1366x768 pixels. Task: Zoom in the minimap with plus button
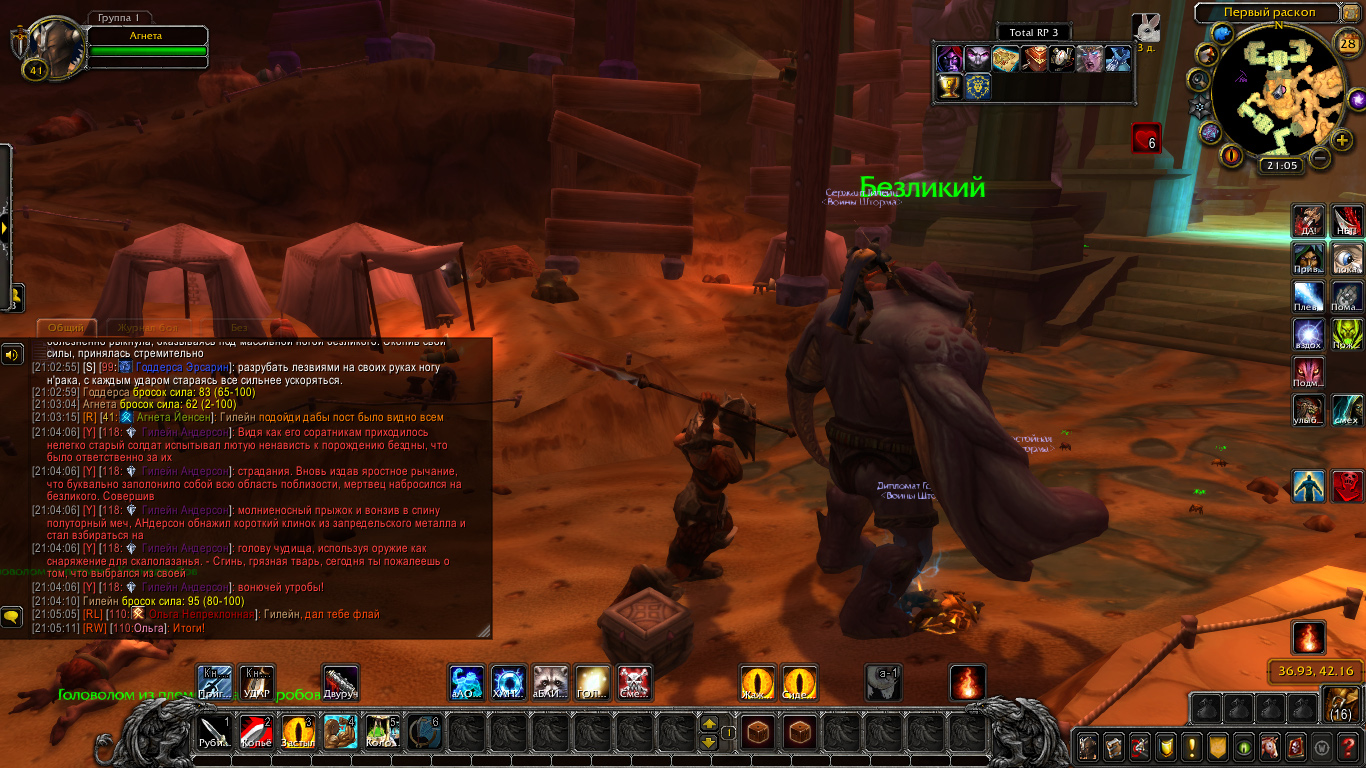(x=1342, y=139)
